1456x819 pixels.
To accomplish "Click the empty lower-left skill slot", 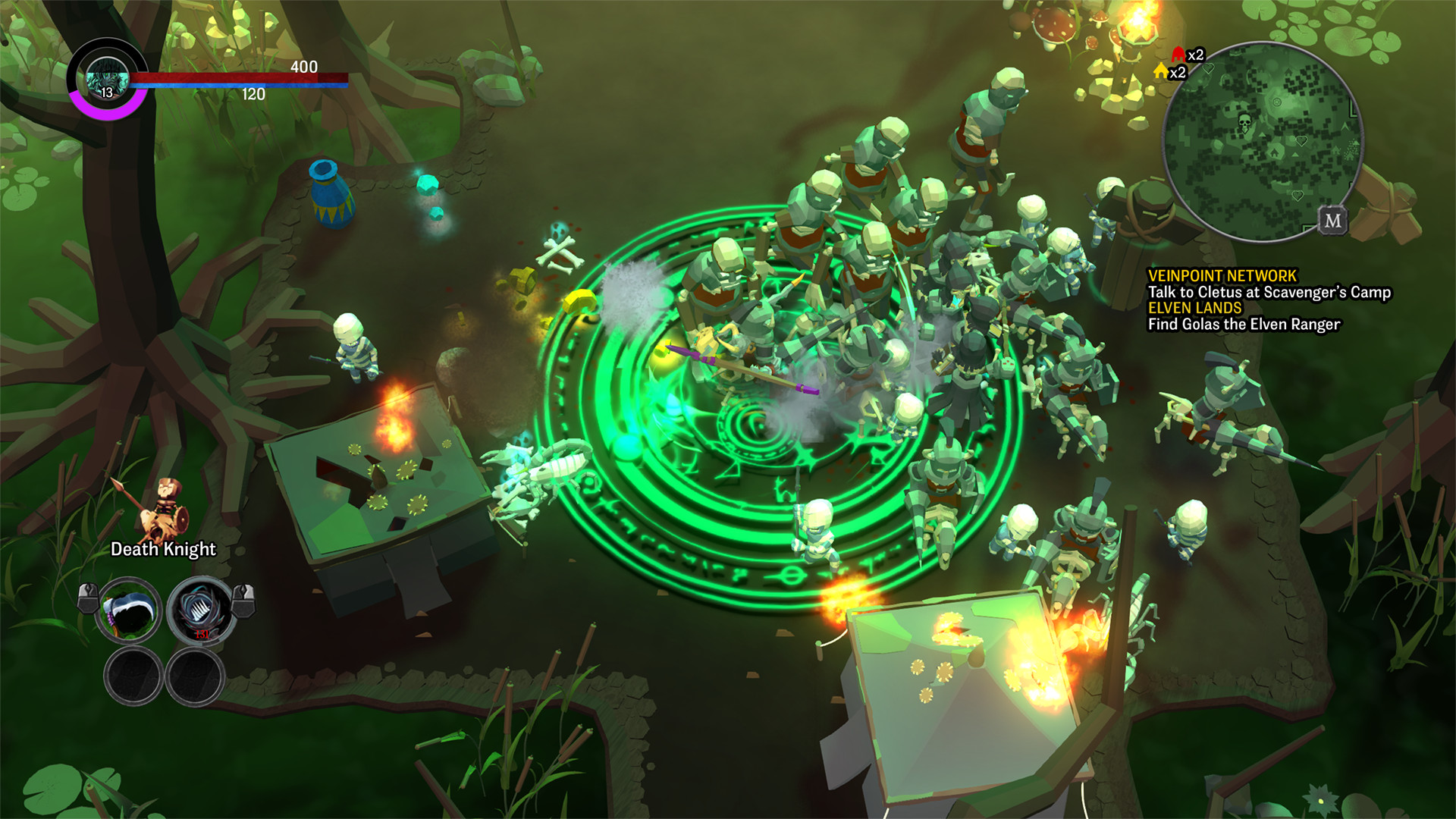I will [131, 676].
